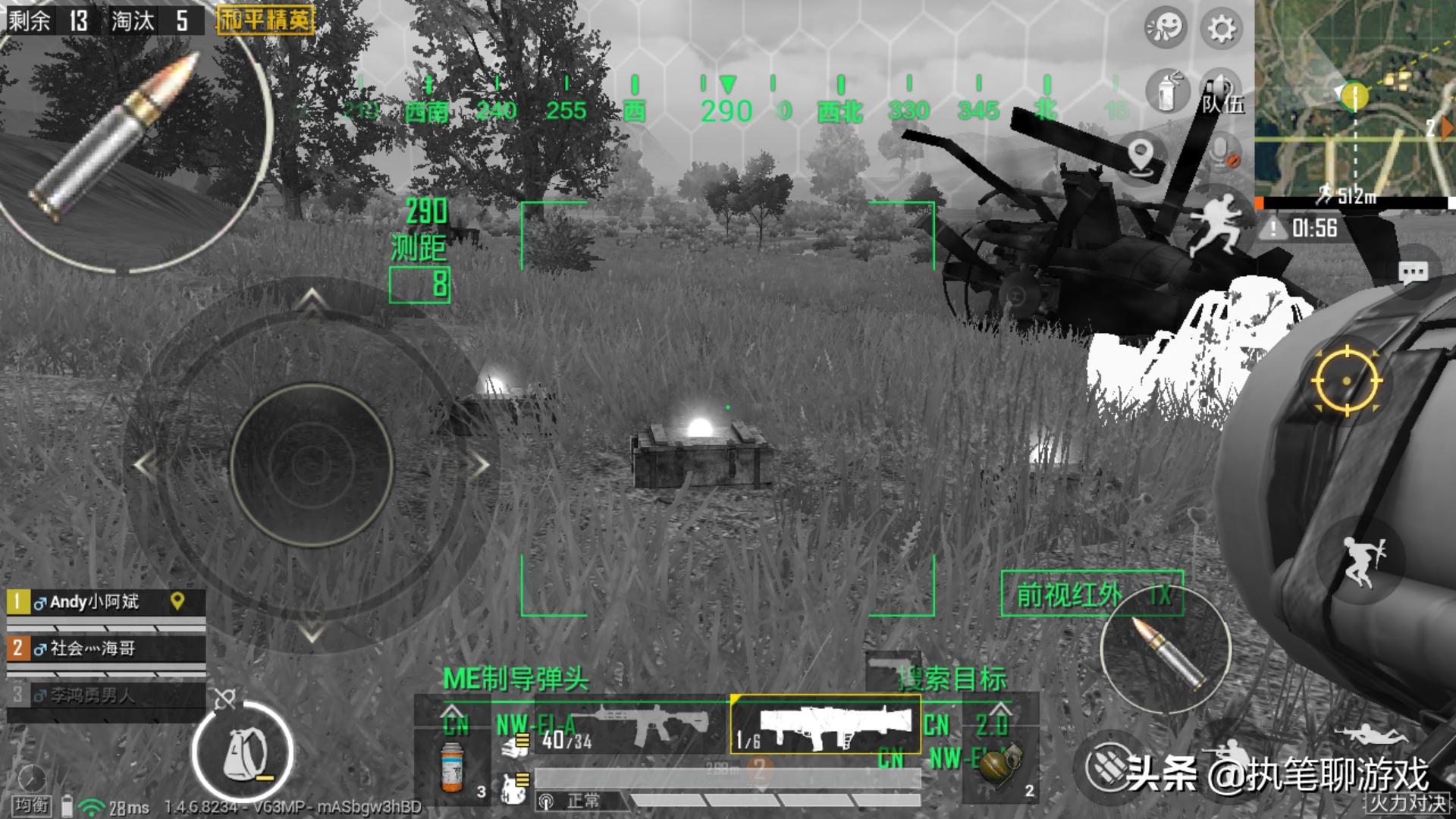Toggle the 前视红外 1X view mode
This screenshot has width=1456, height=819.
pyautogui.click(x=1091, y=594)
